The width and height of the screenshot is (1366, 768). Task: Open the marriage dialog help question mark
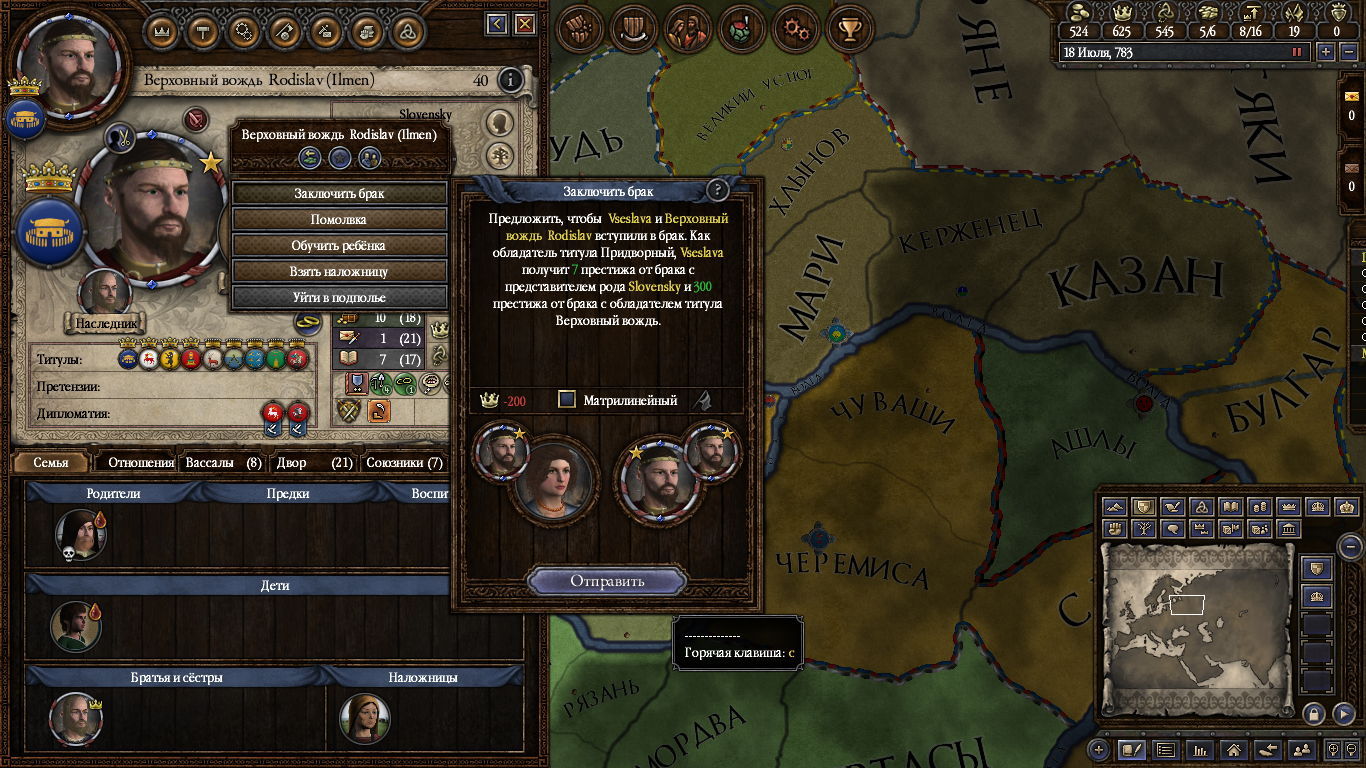(716, 190)
